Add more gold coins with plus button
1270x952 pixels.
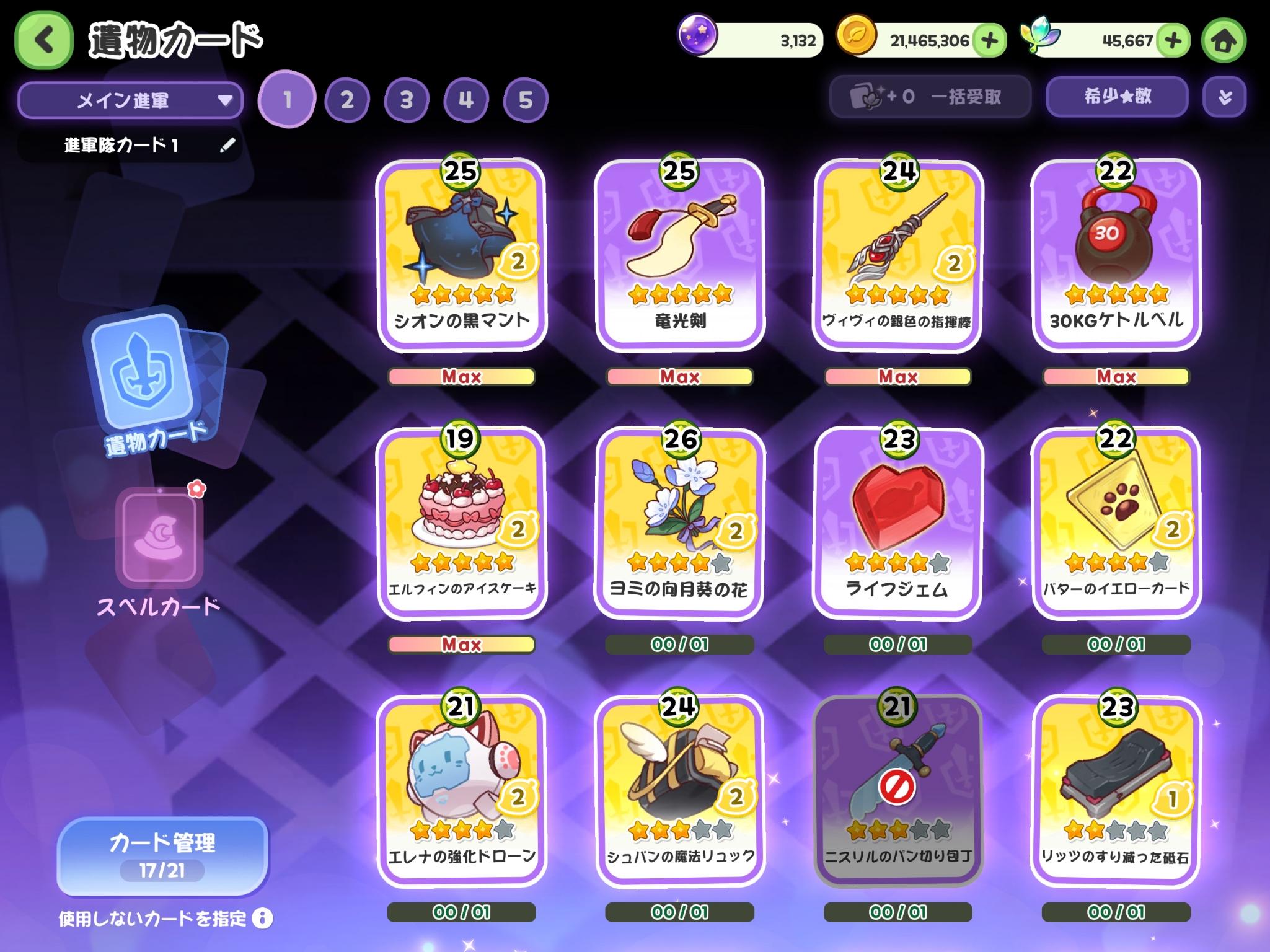pos(989,41)
